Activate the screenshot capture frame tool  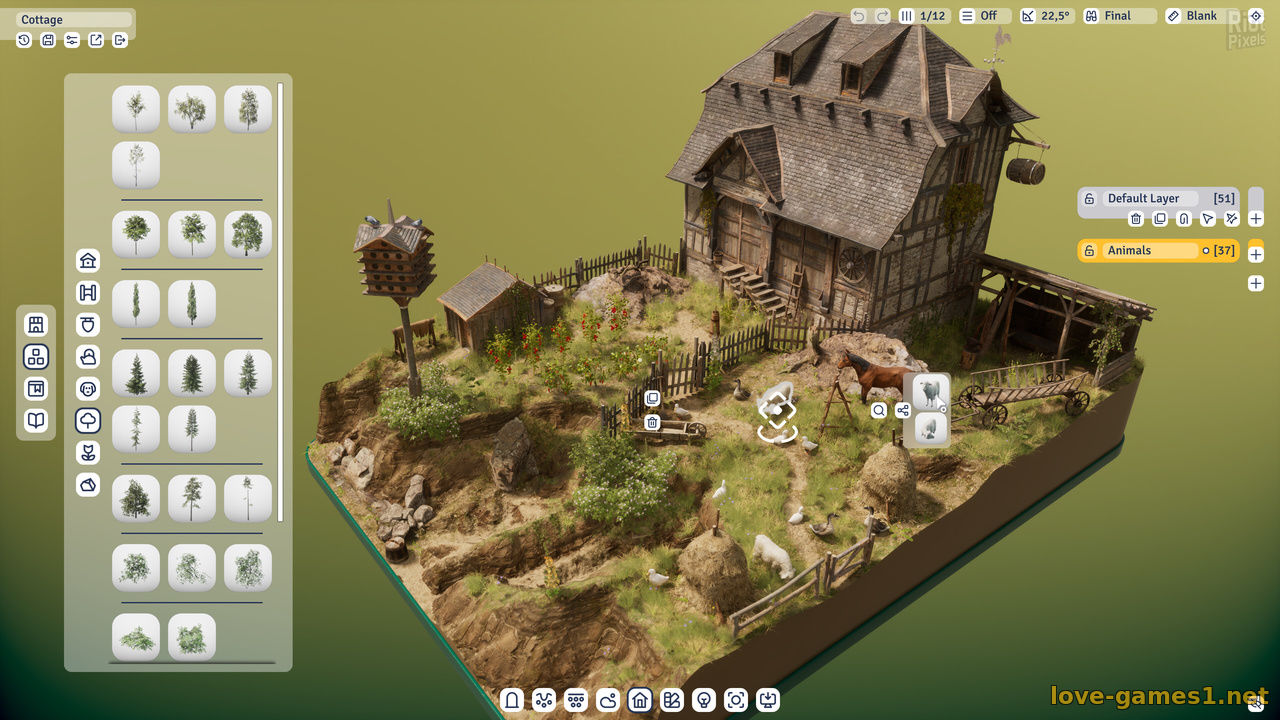(736, 700)
